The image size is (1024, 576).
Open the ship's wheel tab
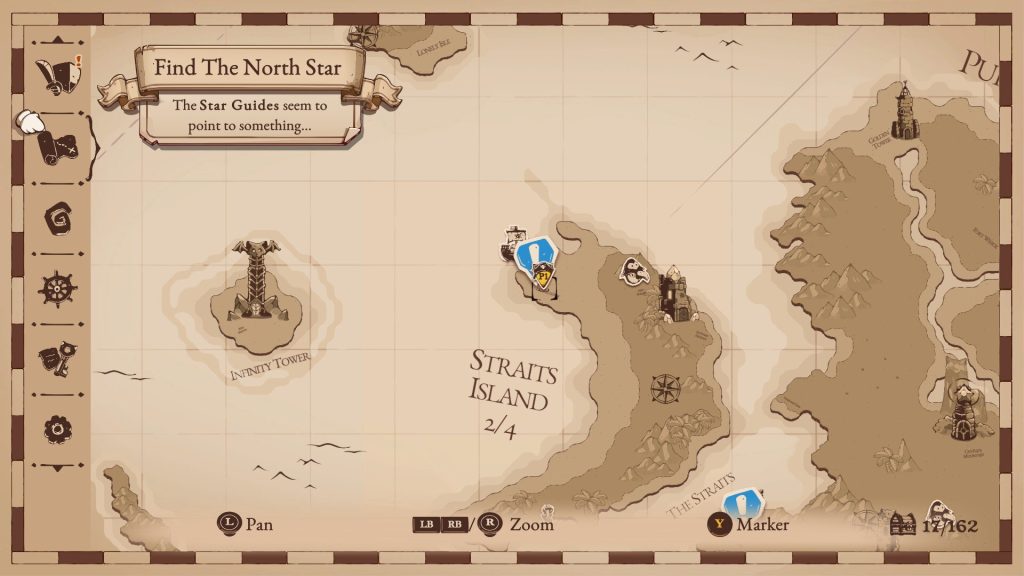(x=57, y=289)
